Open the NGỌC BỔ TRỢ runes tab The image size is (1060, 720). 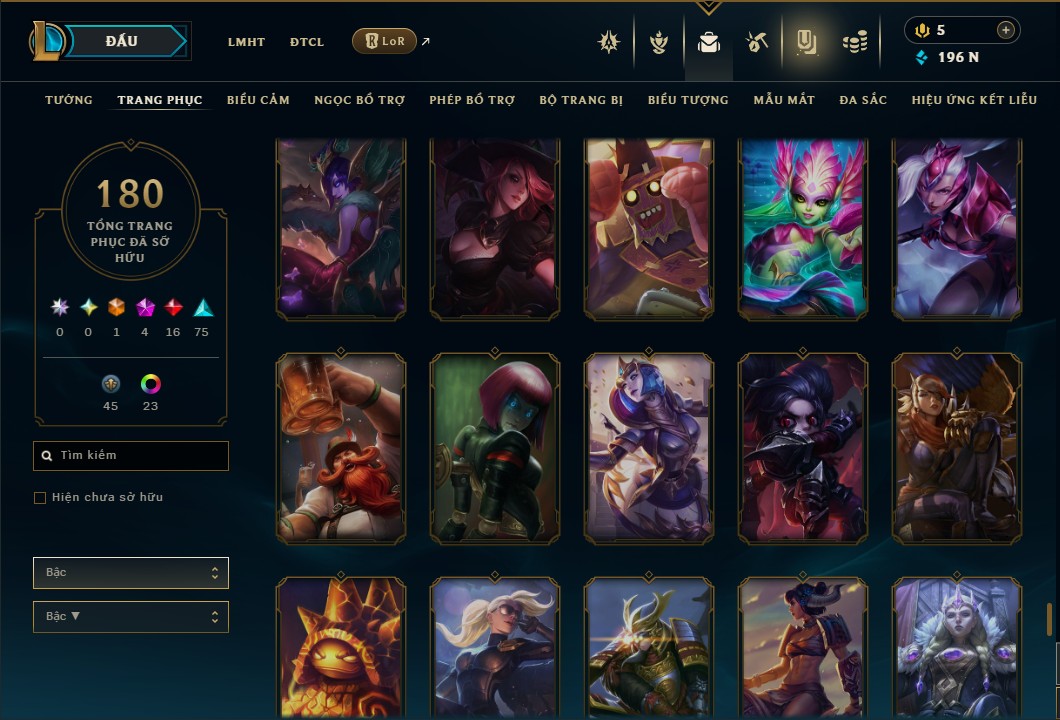pos(359,100)
